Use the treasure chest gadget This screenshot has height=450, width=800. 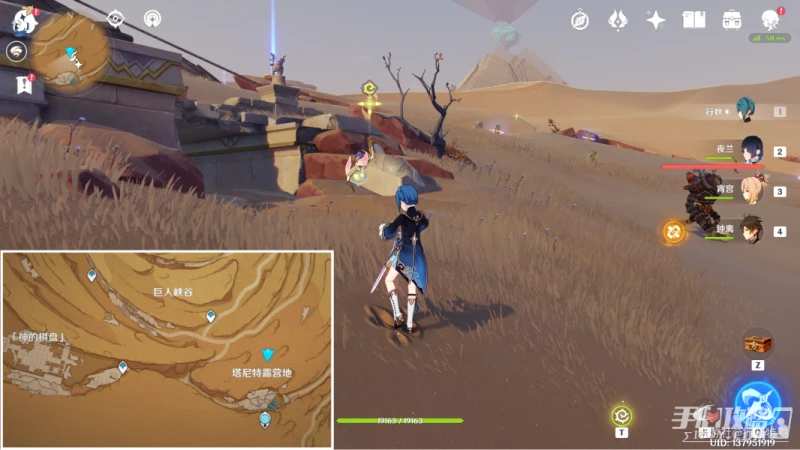(x=757, y=343)
